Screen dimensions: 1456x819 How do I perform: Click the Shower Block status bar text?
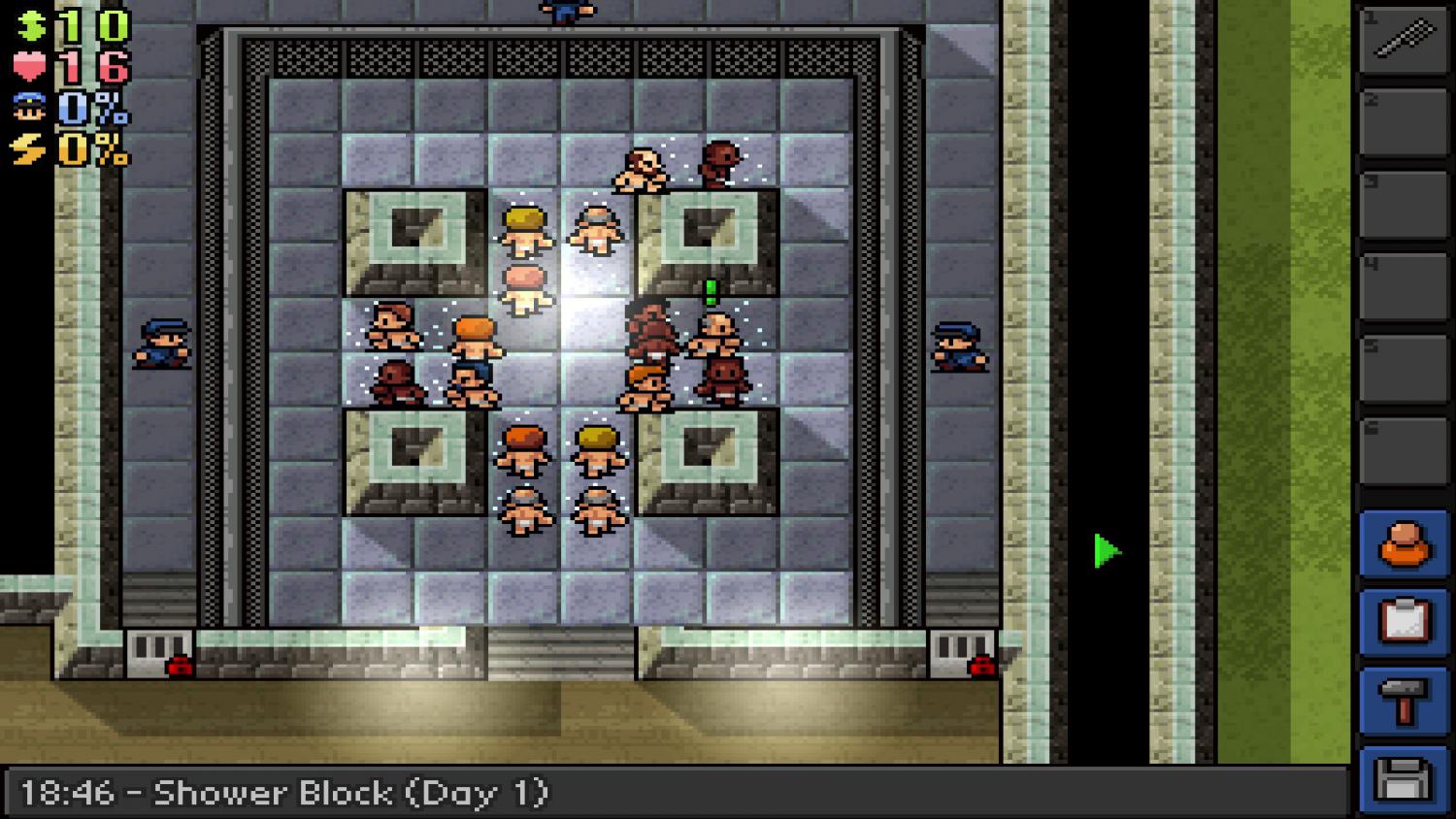(281, 793)
